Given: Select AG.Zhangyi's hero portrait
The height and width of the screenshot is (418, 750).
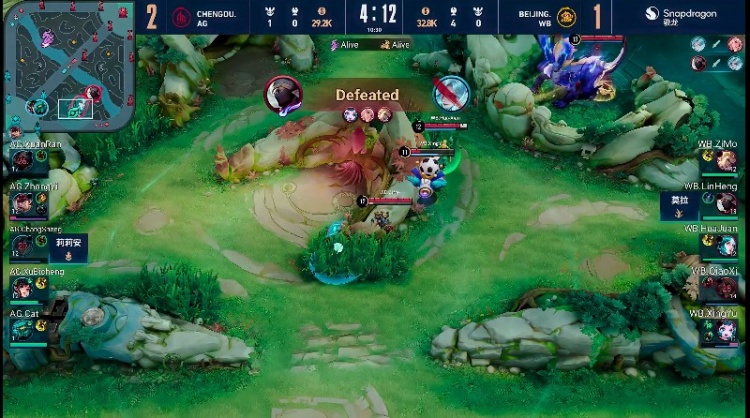Looking at the screenshot, I should pos(23,203).
